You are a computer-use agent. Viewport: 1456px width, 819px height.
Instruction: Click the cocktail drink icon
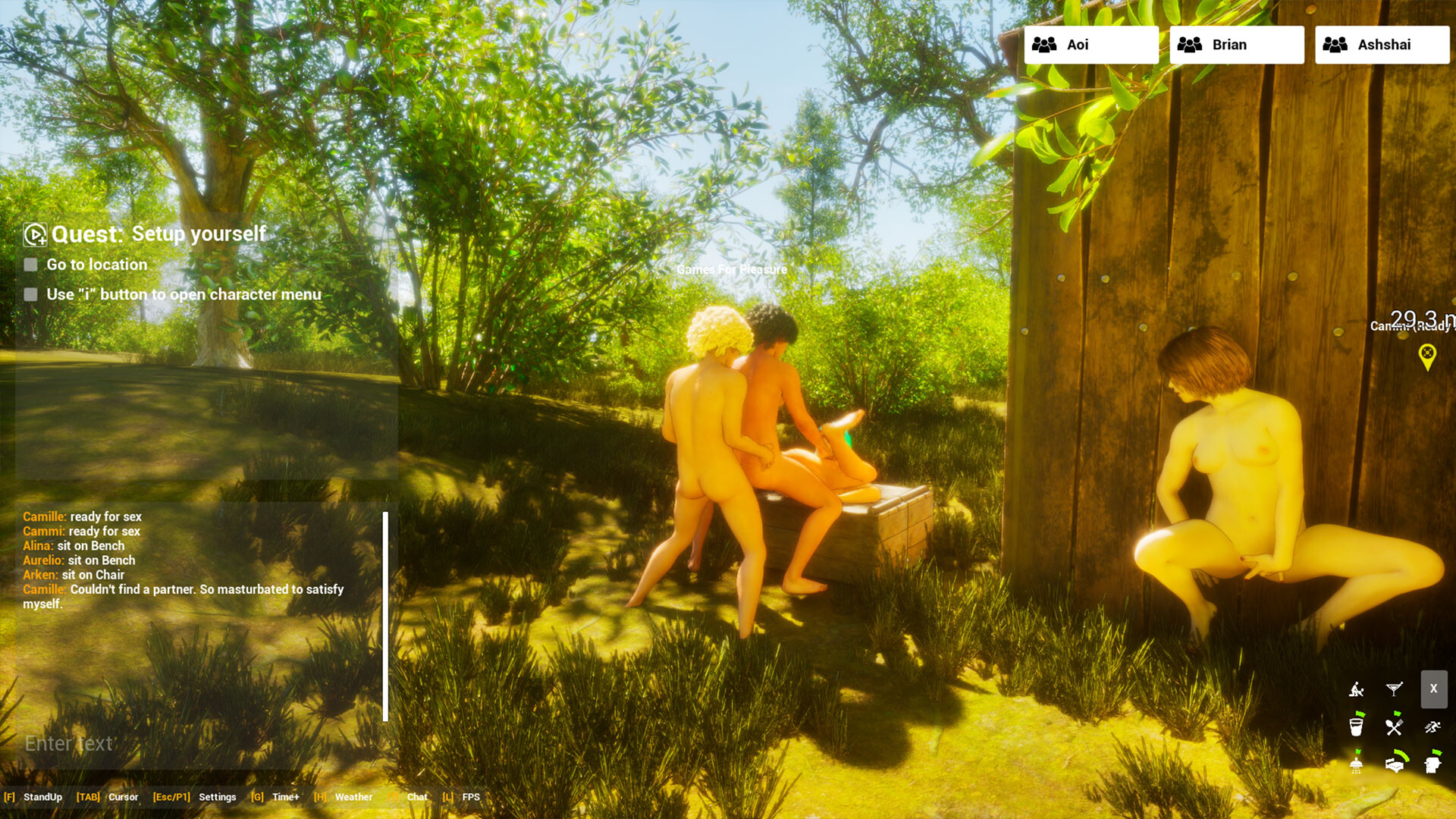pyautogui.click(x=1394, y=688)
